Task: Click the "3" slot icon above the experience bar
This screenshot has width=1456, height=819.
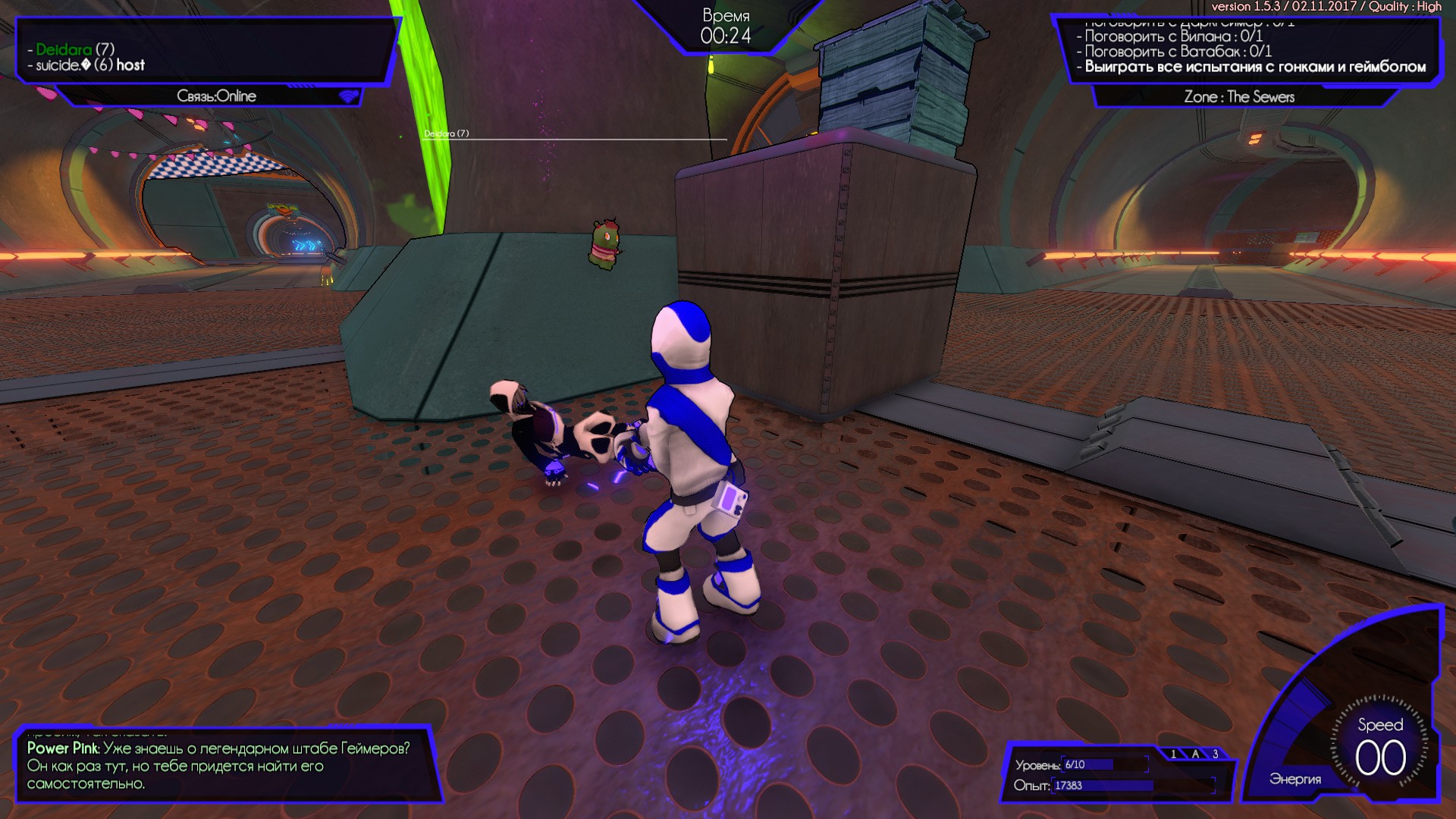Action: (x=1216, y=754)
